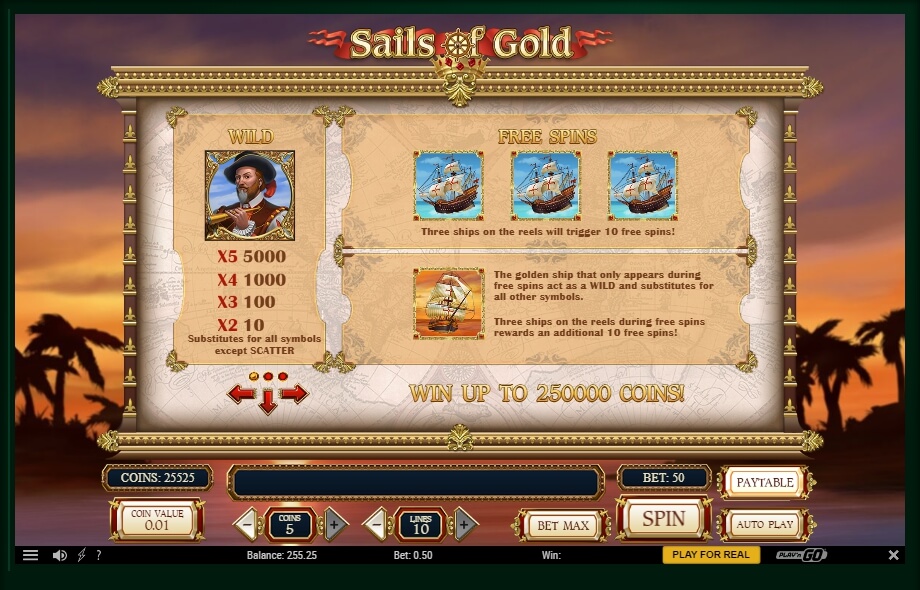Click the BET MAX button

pyautogui.click(x=562, y=525)
